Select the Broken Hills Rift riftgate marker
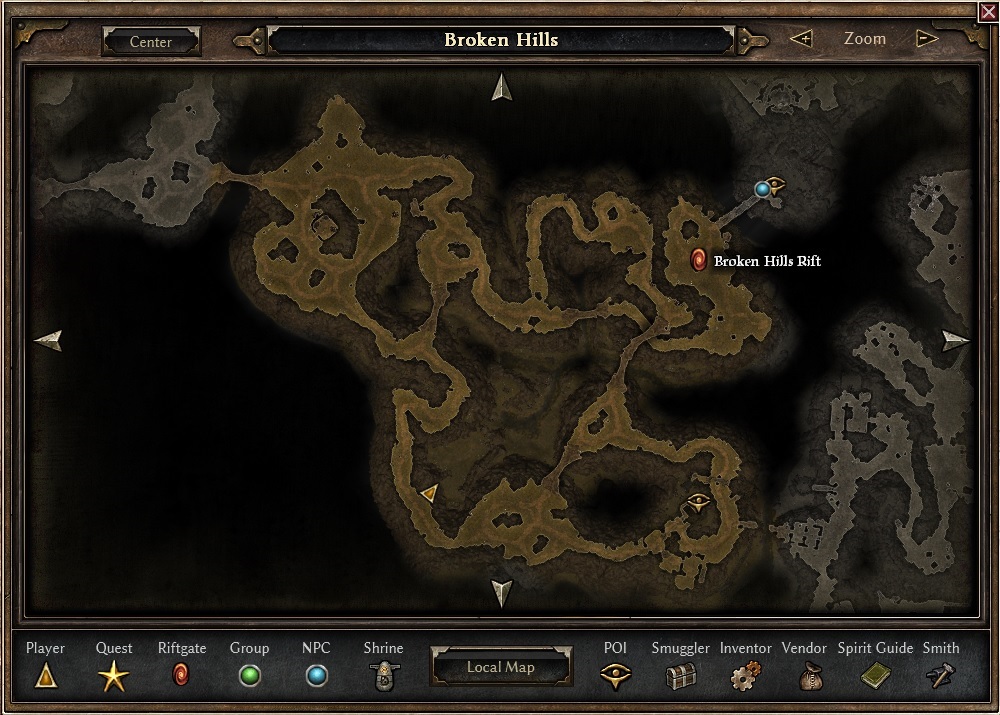Viewport: 1000px width, 715px height. click(699, 261)
